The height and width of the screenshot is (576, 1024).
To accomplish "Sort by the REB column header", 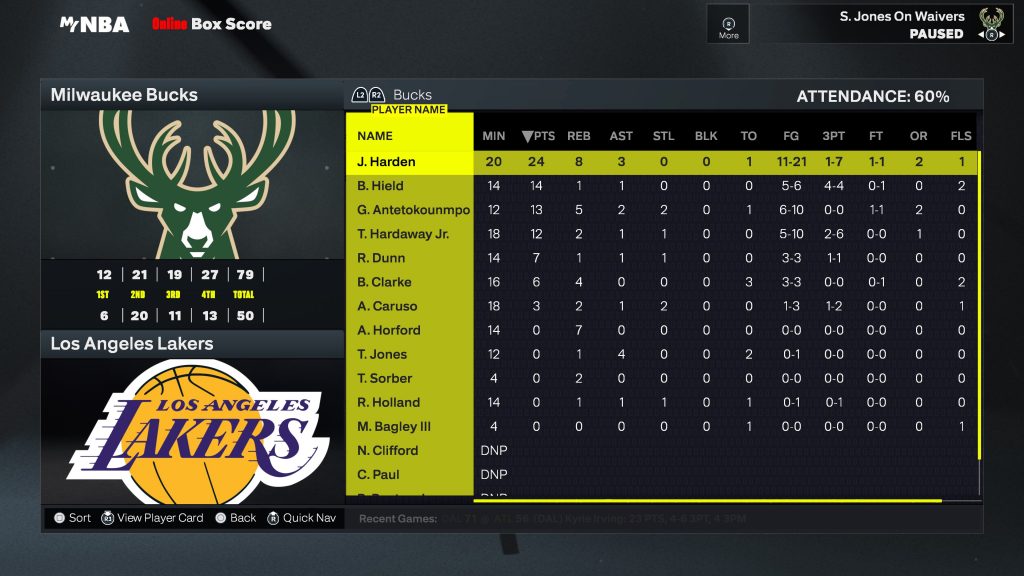I will click(579, 136).
